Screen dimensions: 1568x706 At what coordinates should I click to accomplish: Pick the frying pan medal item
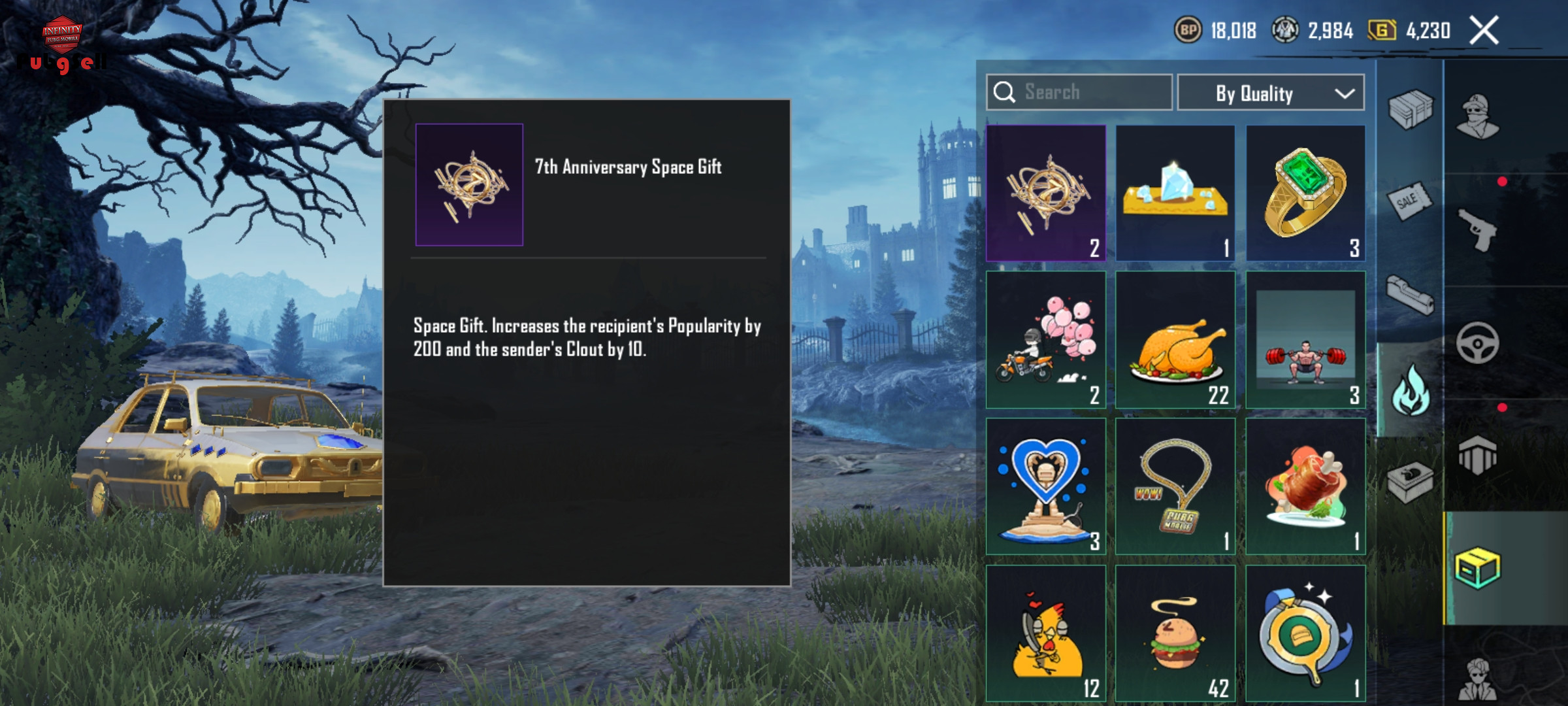point(1305,633)
